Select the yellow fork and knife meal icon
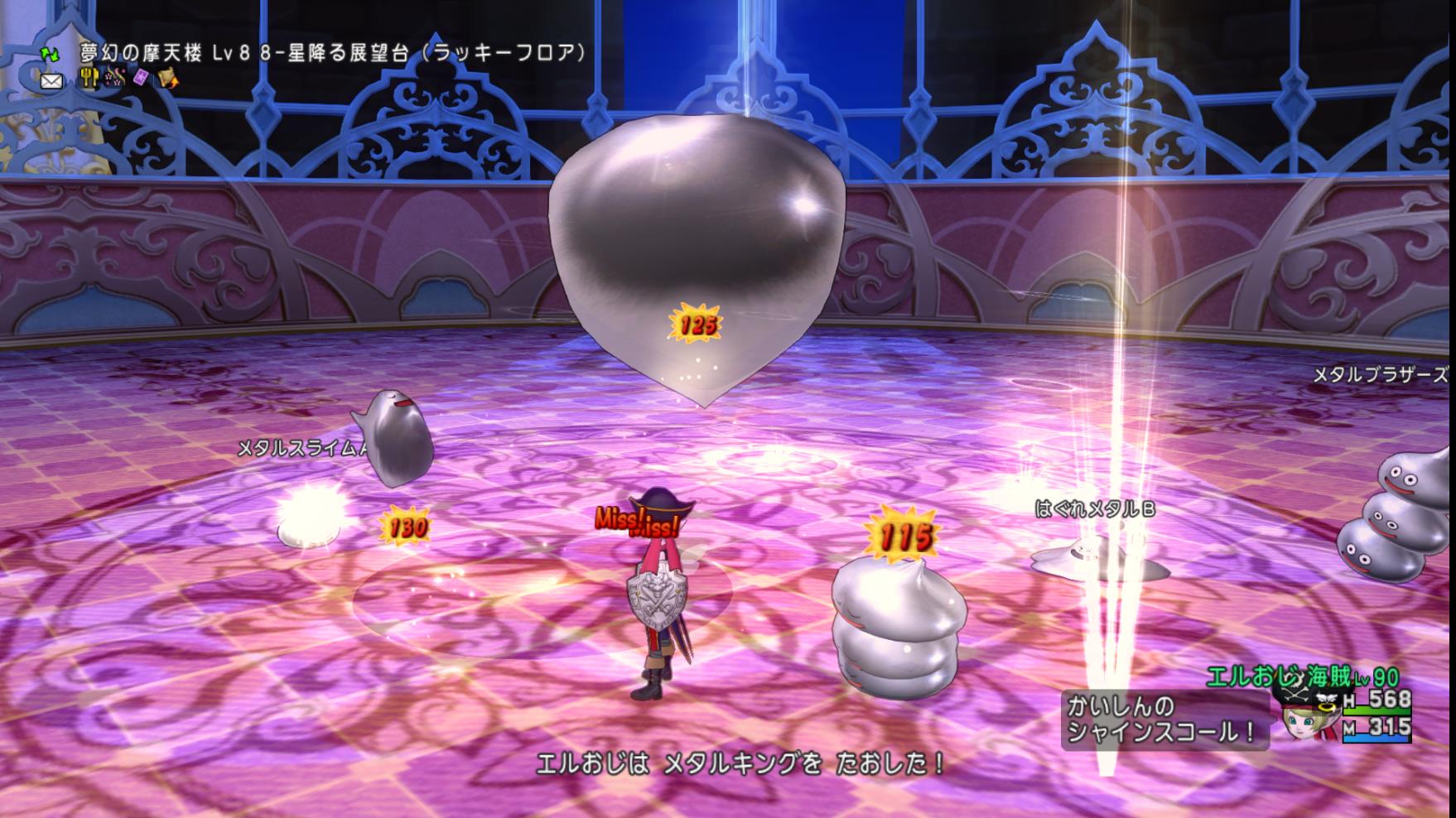Screen dimensions: 1456x818 [x=89, y=79]
